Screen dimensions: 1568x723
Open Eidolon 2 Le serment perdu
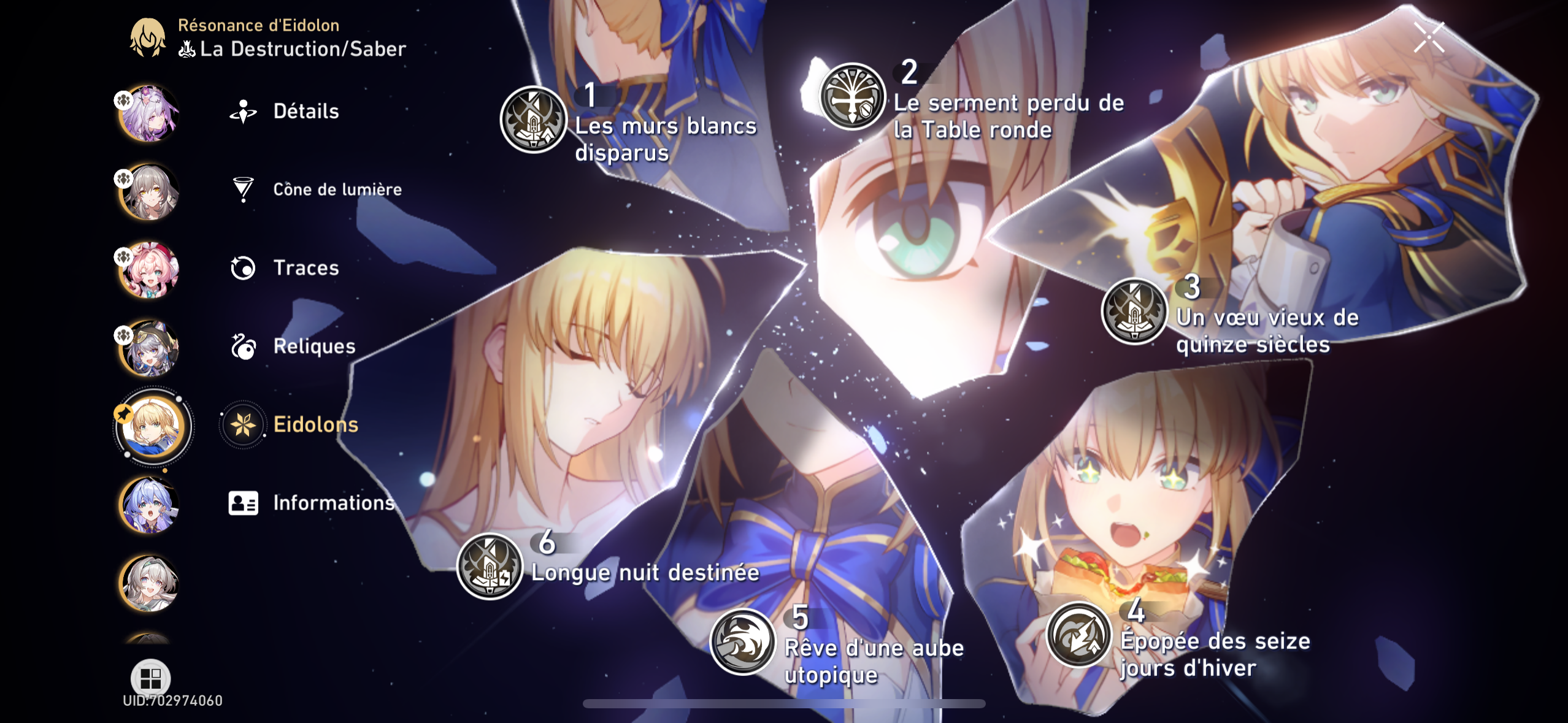852,96
